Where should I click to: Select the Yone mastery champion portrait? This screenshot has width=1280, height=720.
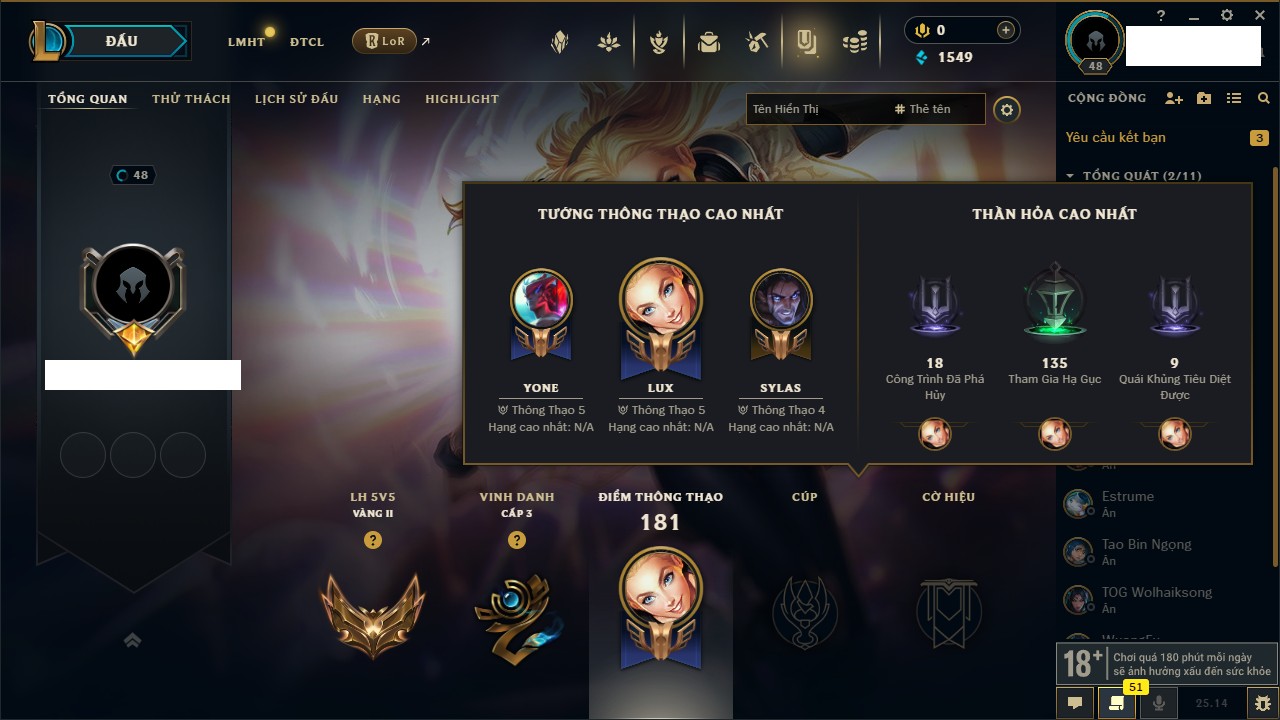coord(541,300)
